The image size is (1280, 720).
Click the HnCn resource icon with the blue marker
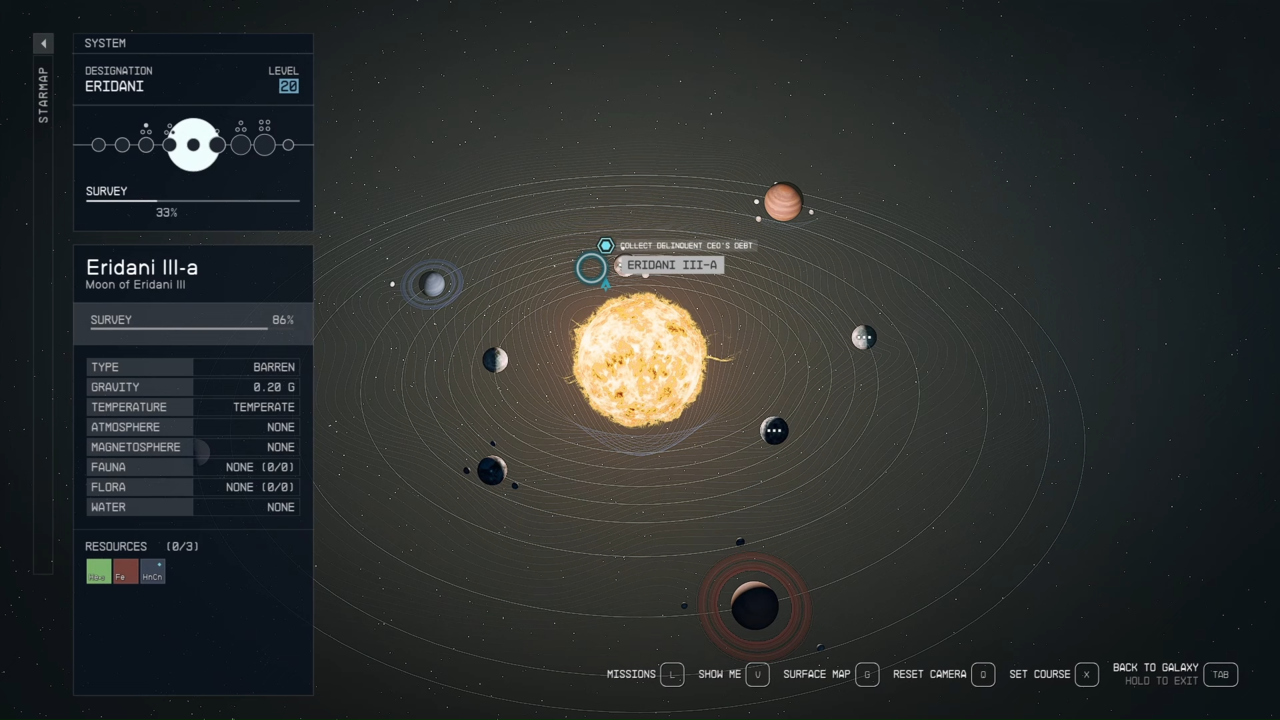[152, 571]
